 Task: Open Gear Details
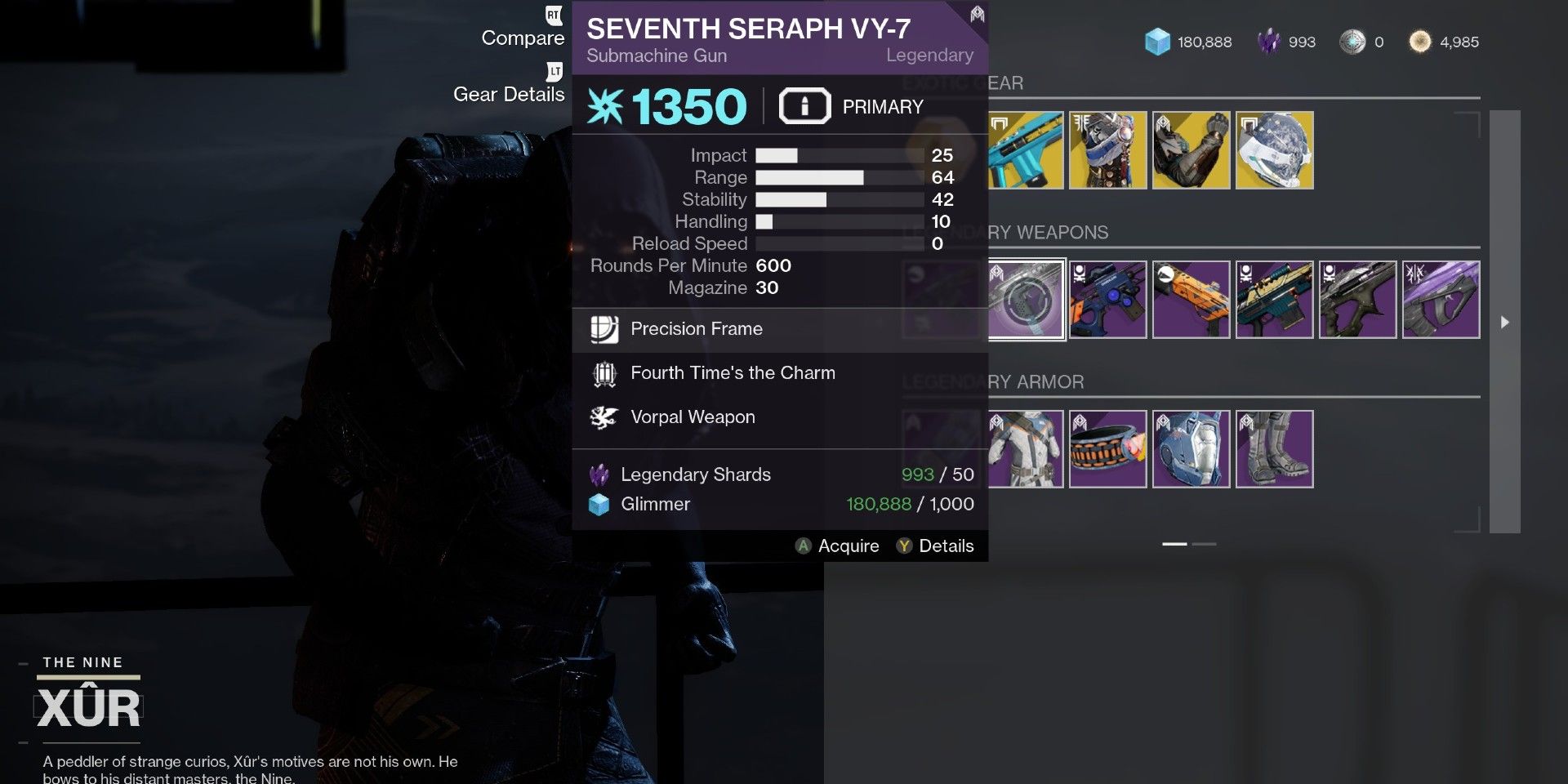click(508, 94)
